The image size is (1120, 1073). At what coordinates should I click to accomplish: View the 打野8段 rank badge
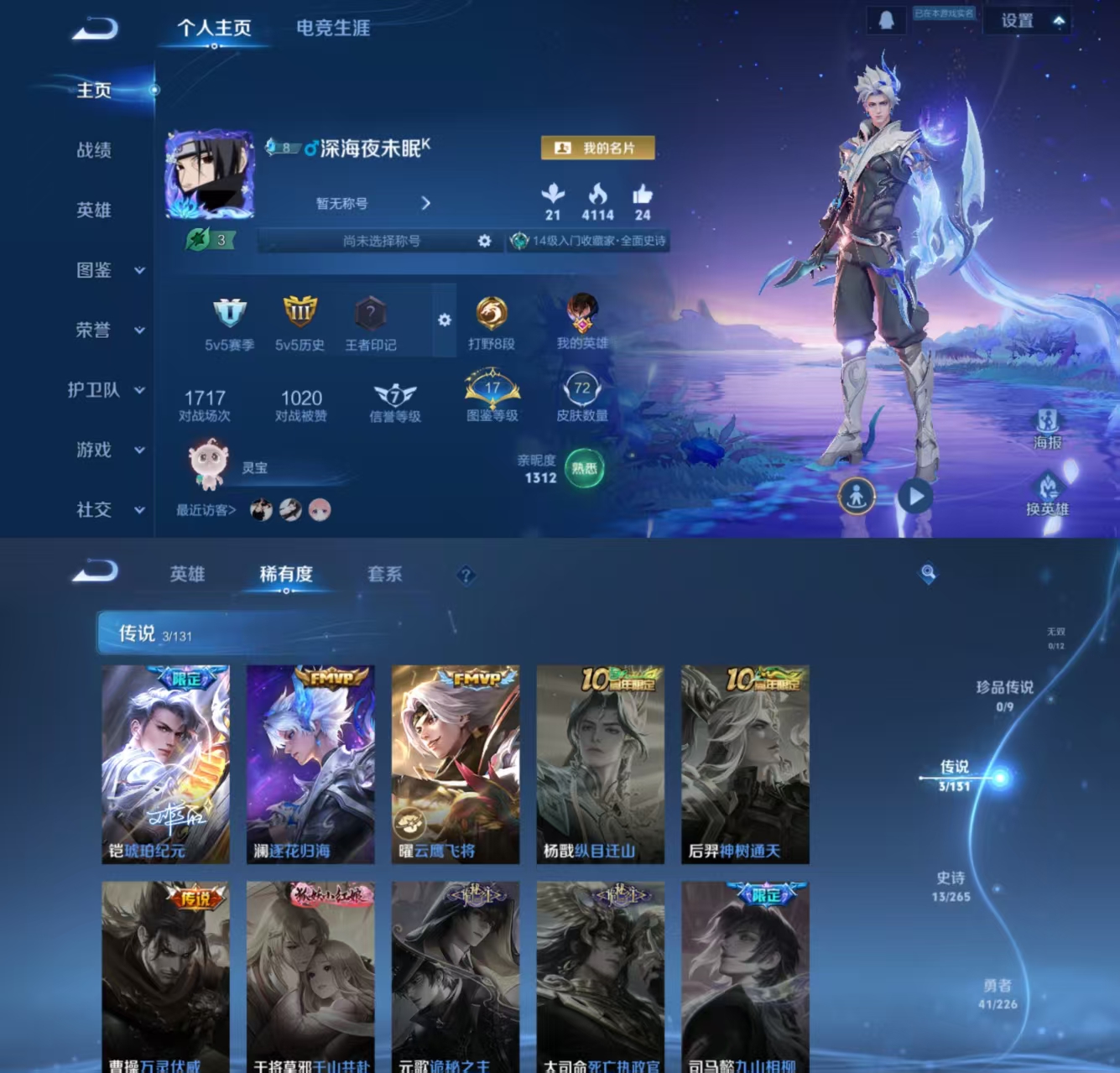pos(491,323)
